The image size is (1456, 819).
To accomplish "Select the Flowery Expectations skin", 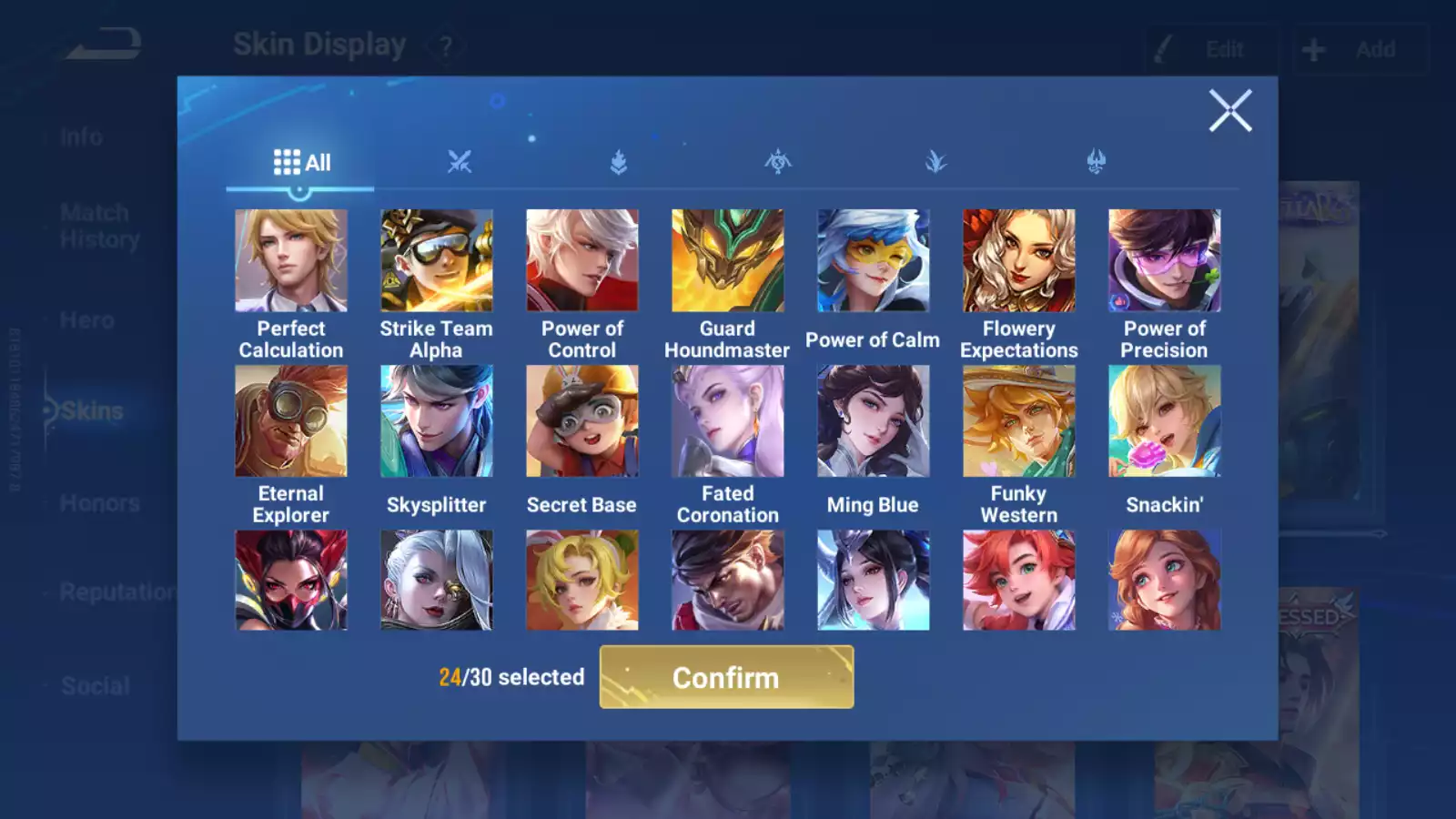I will click(1019, 261).
